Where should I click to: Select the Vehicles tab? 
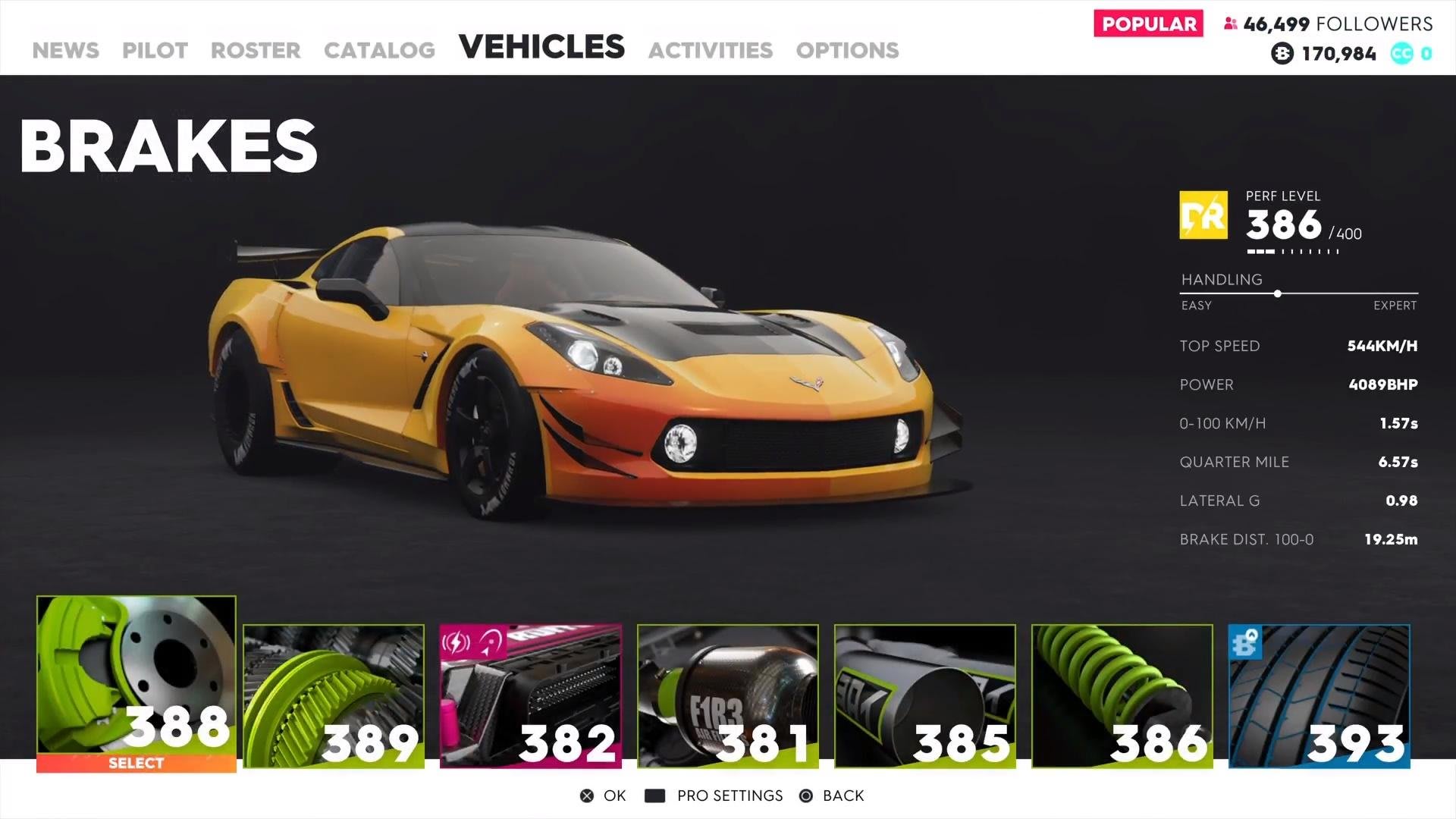click(x=541, y=47)
